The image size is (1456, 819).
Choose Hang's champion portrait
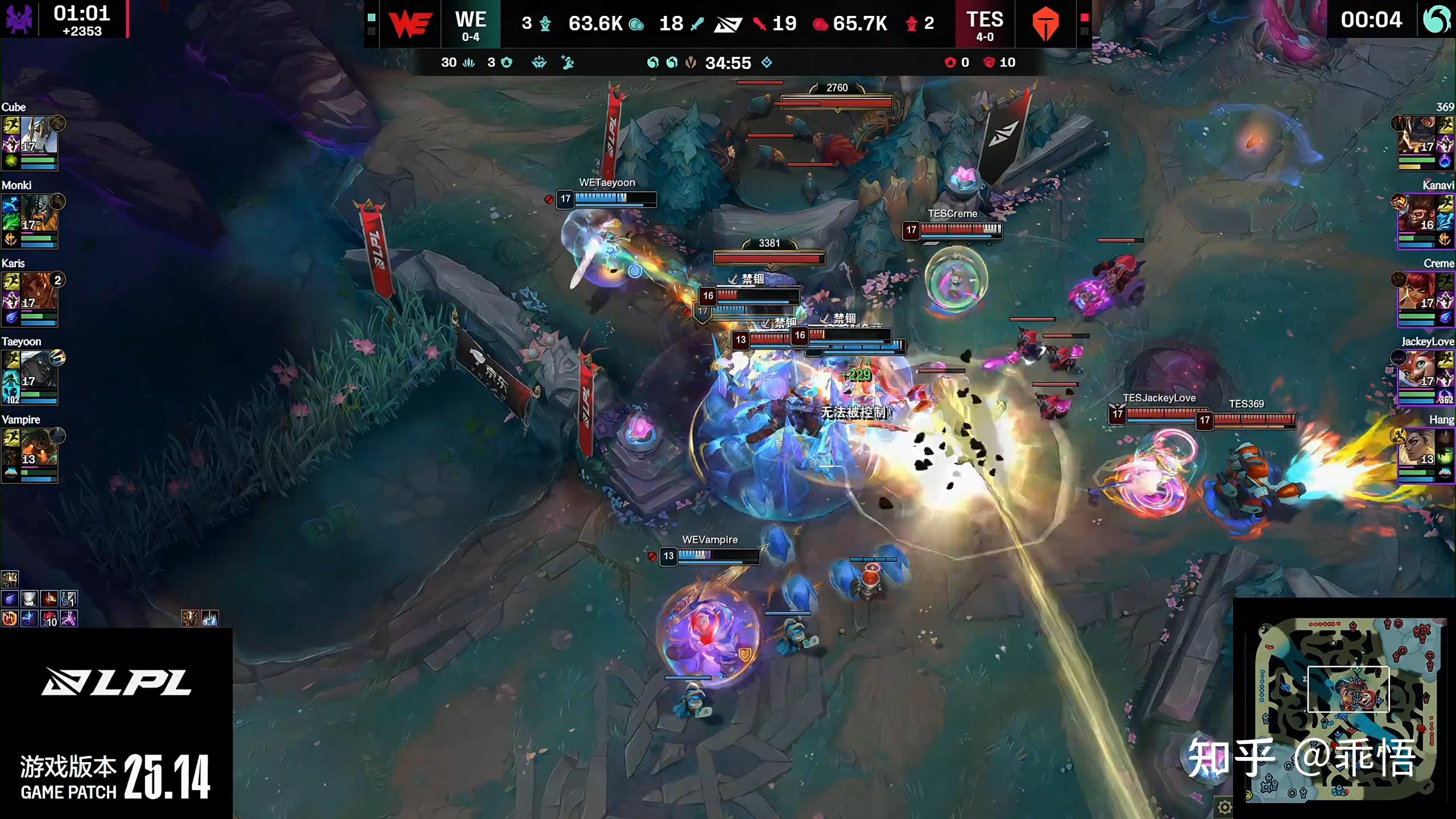point(1417,448)
